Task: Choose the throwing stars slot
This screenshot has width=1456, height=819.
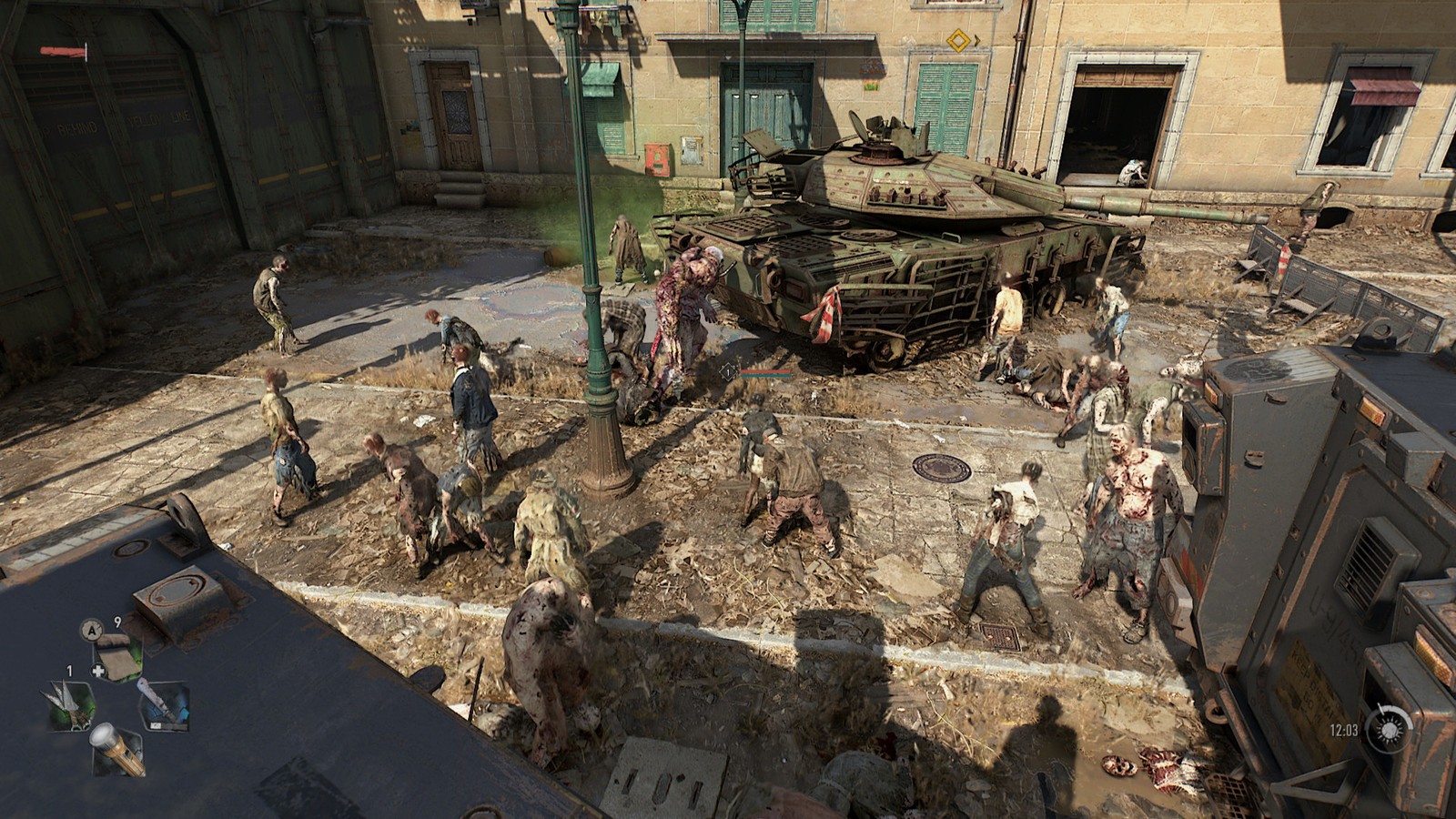Action: 72,703
